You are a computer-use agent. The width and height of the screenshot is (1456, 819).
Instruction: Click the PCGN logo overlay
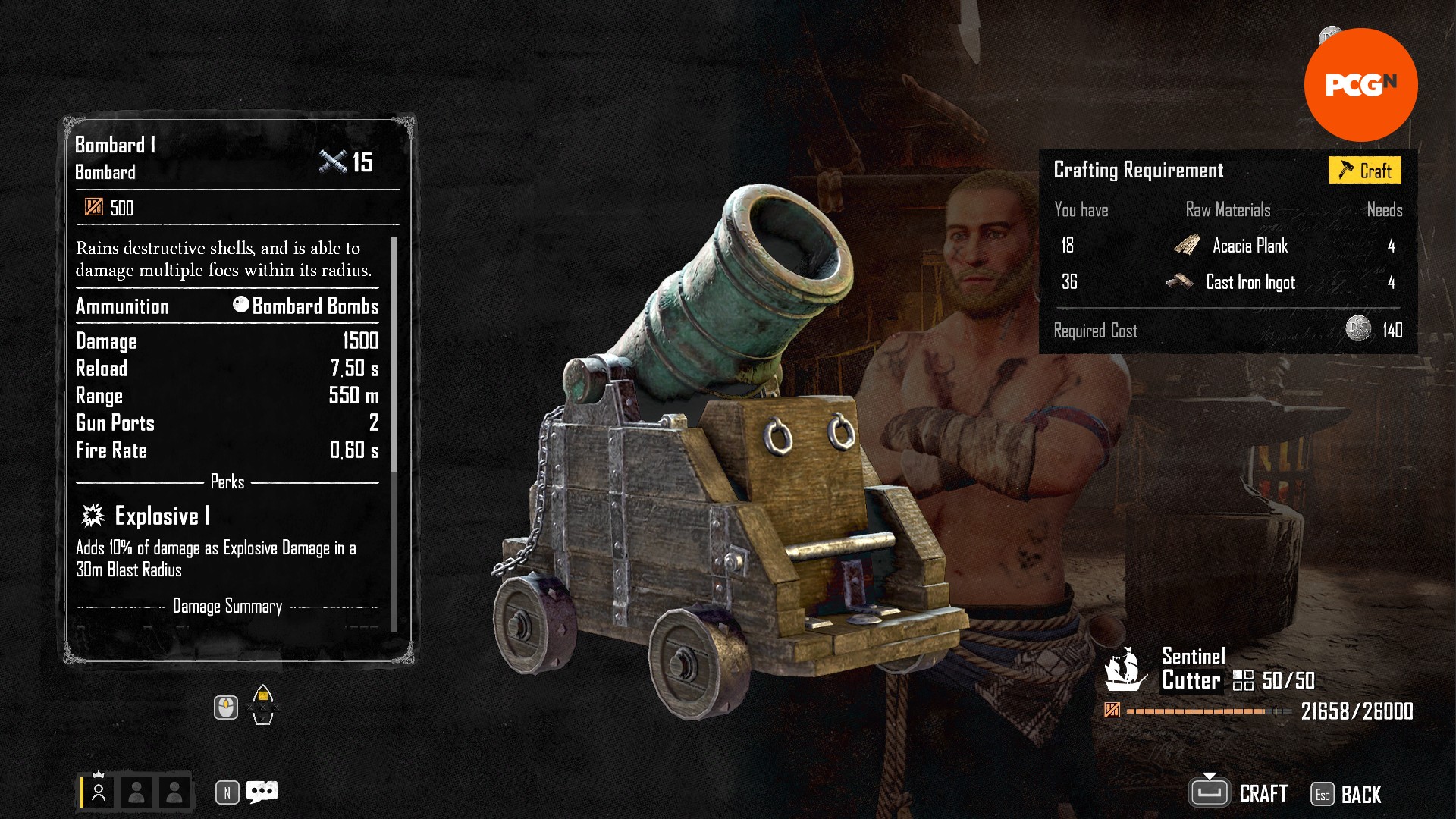pyautogui.click(x=1360, y=85)
